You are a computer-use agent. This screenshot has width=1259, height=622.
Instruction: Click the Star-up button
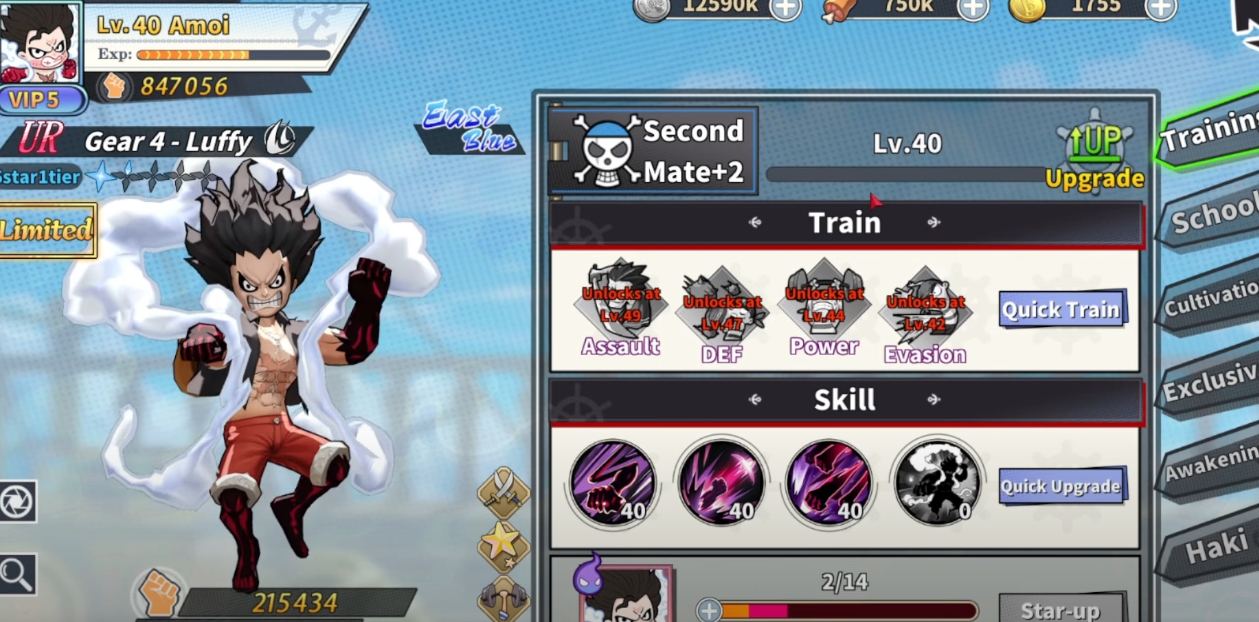[x=1060, y=609]
